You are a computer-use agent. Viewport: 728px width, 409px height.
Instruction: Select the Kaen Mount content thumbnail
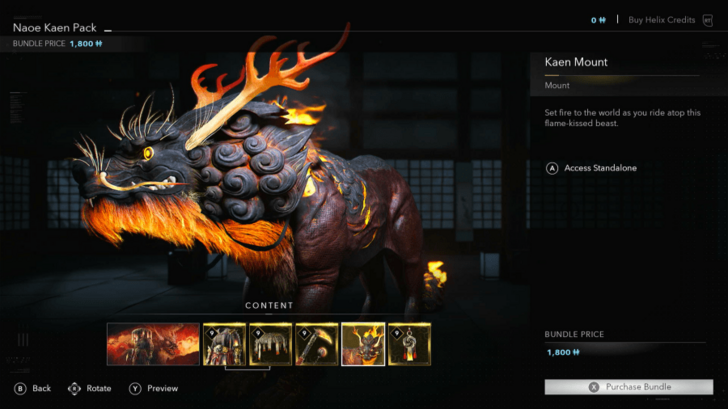(x=363, y=343)
